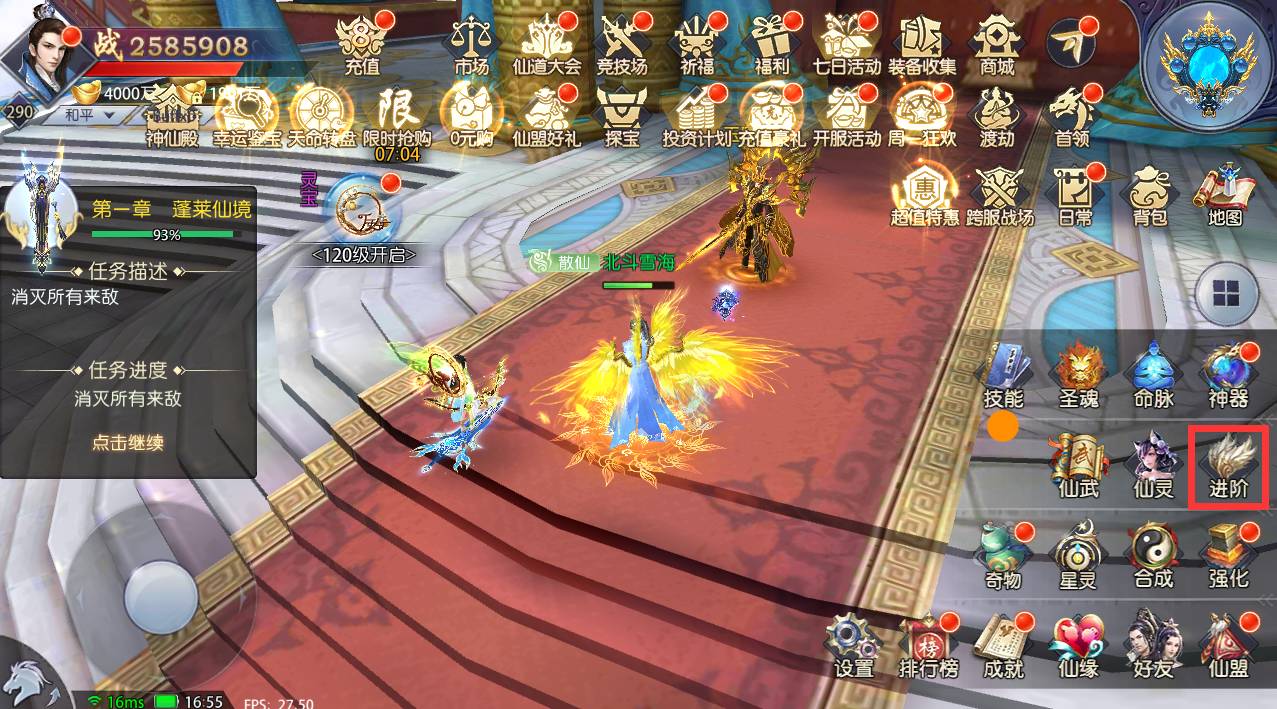Open the 商城 shop
1277x709 pixels.
(x=996, y=44)
